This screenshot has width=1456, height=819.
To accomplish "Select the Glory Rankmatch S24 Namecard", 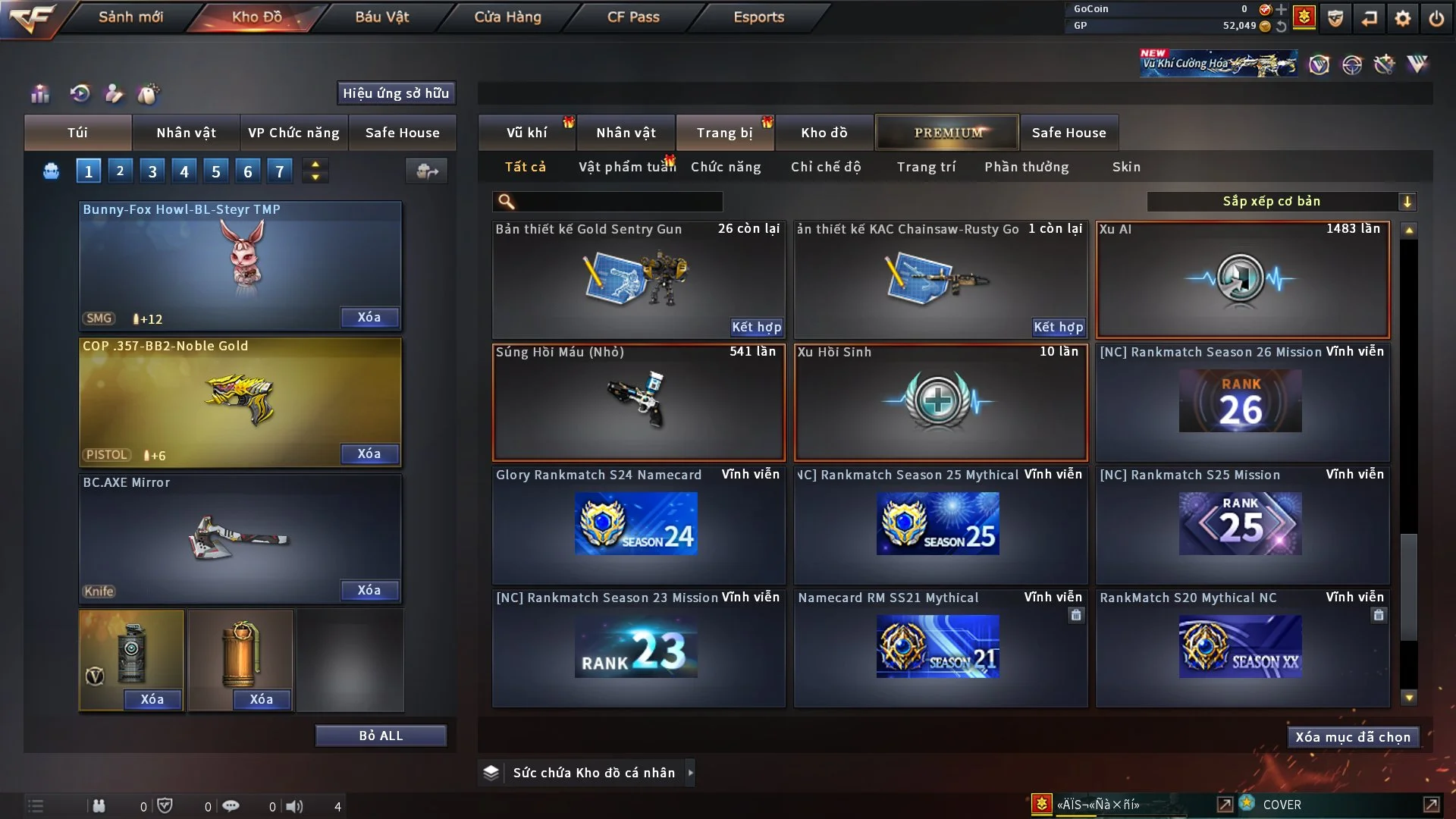I will pyautogui.click(x=638, y=525).
